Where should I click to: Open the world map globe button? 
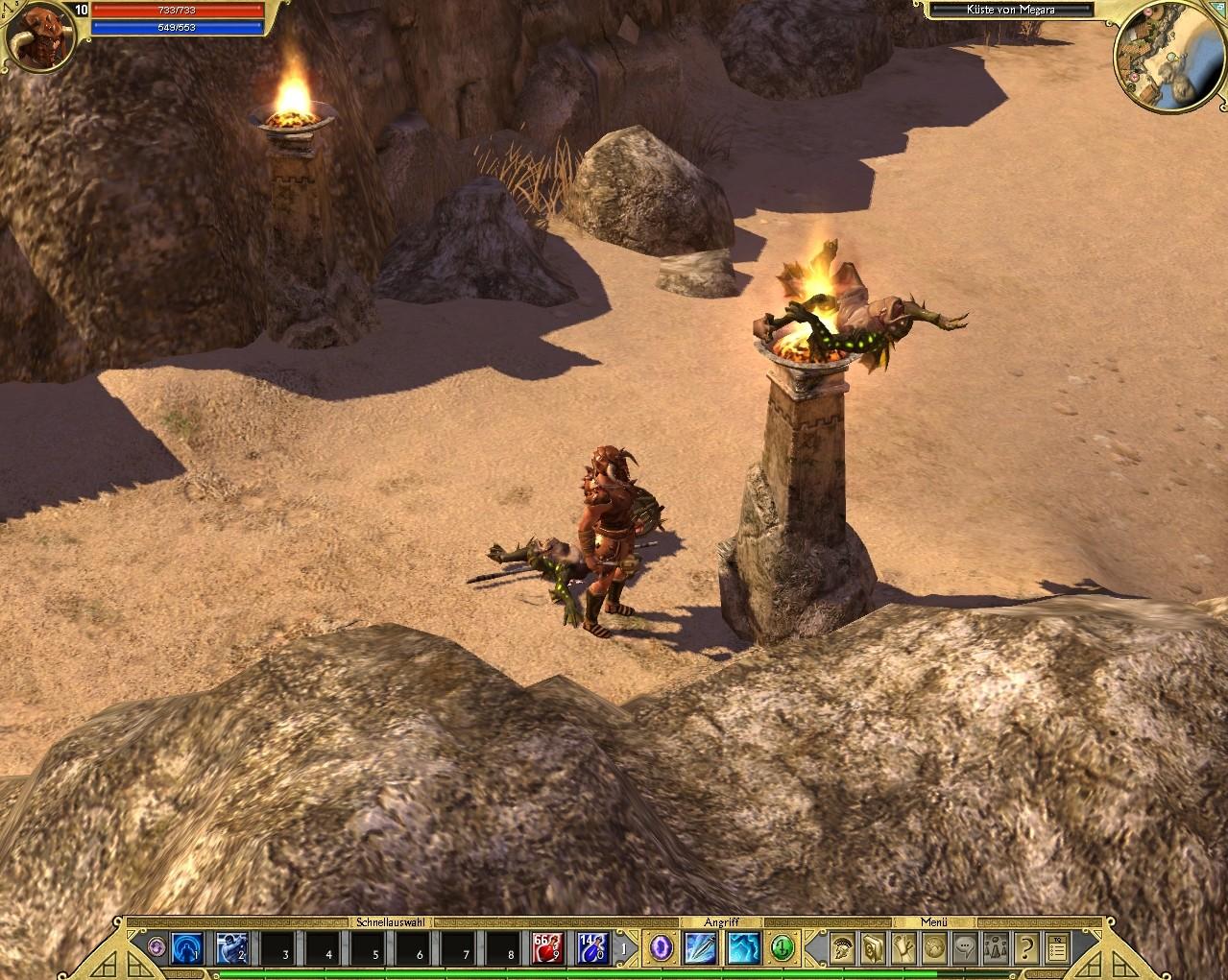pos(933,948)
